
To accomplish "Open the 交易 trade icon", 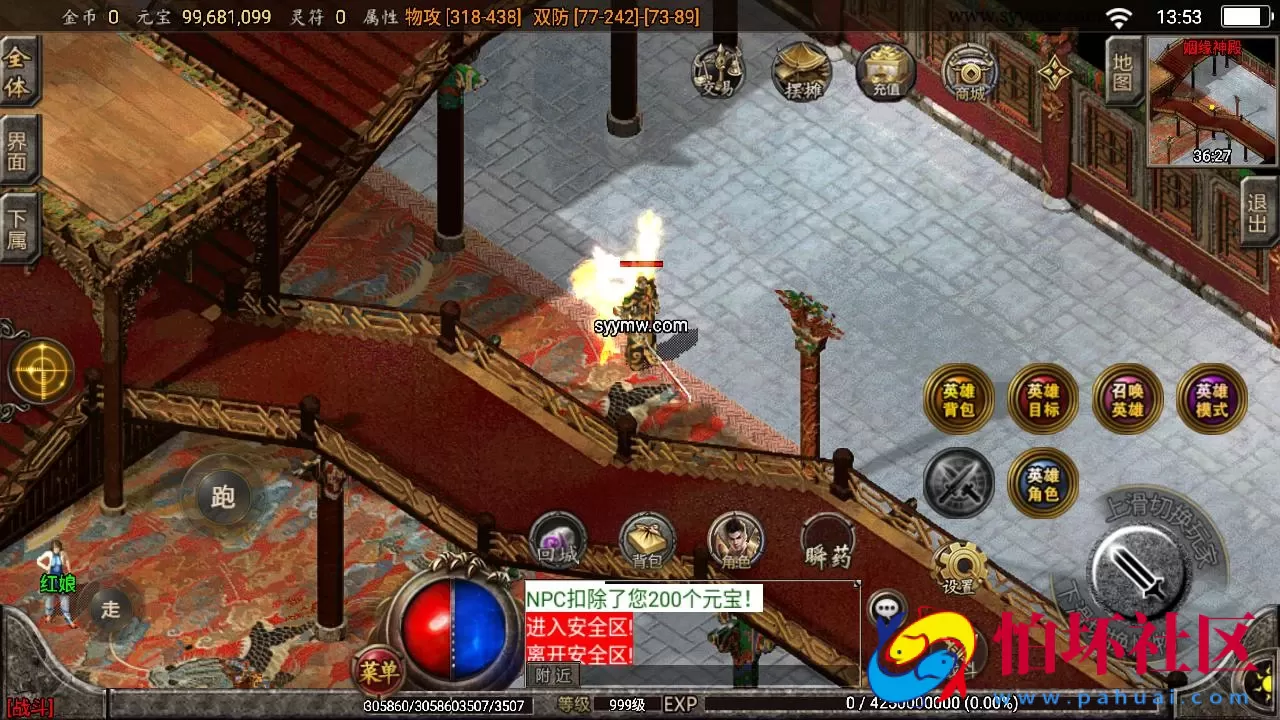I will tap(718, 70).
